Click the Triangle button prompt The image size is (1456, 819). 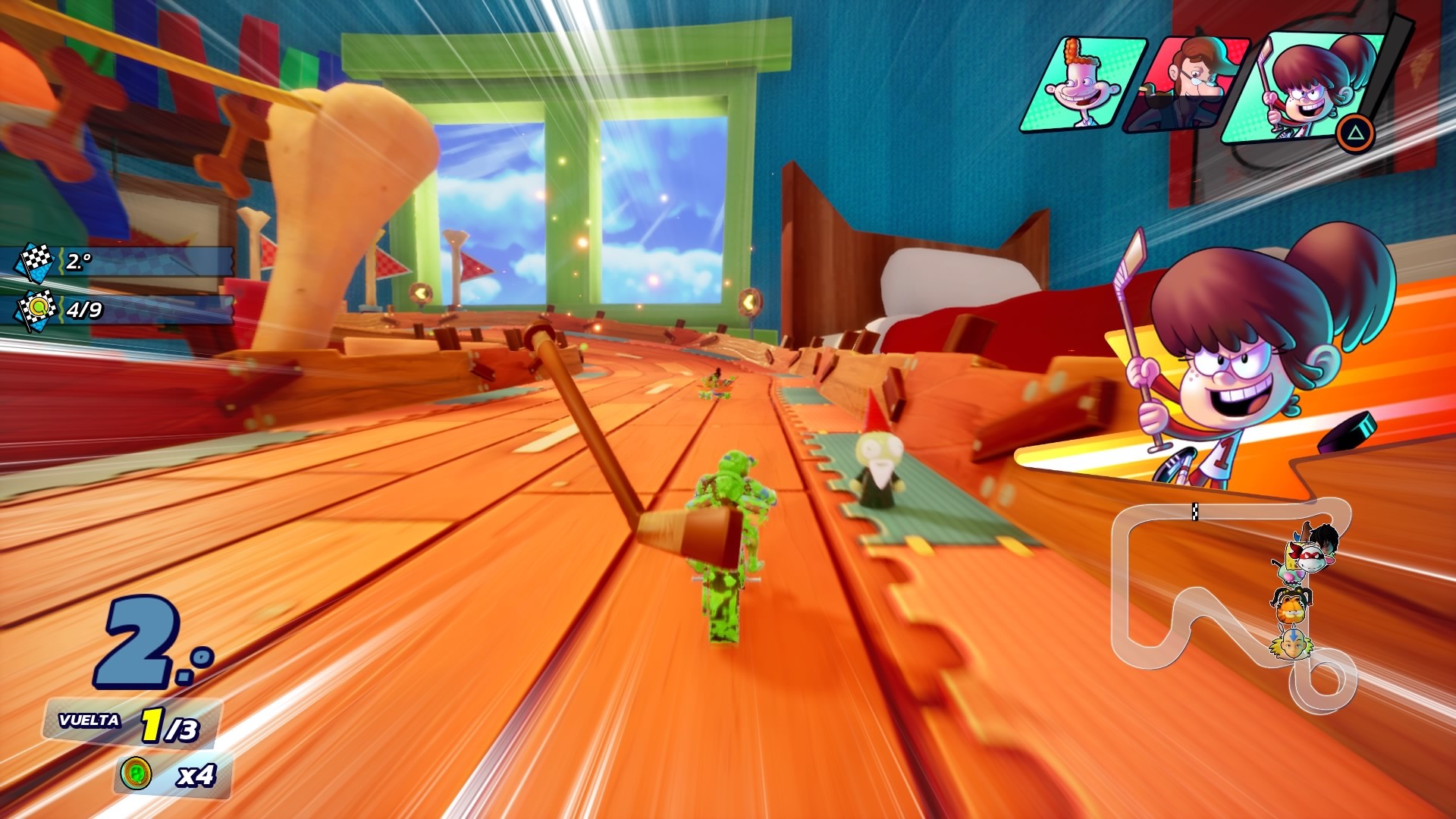(1355, 133)
